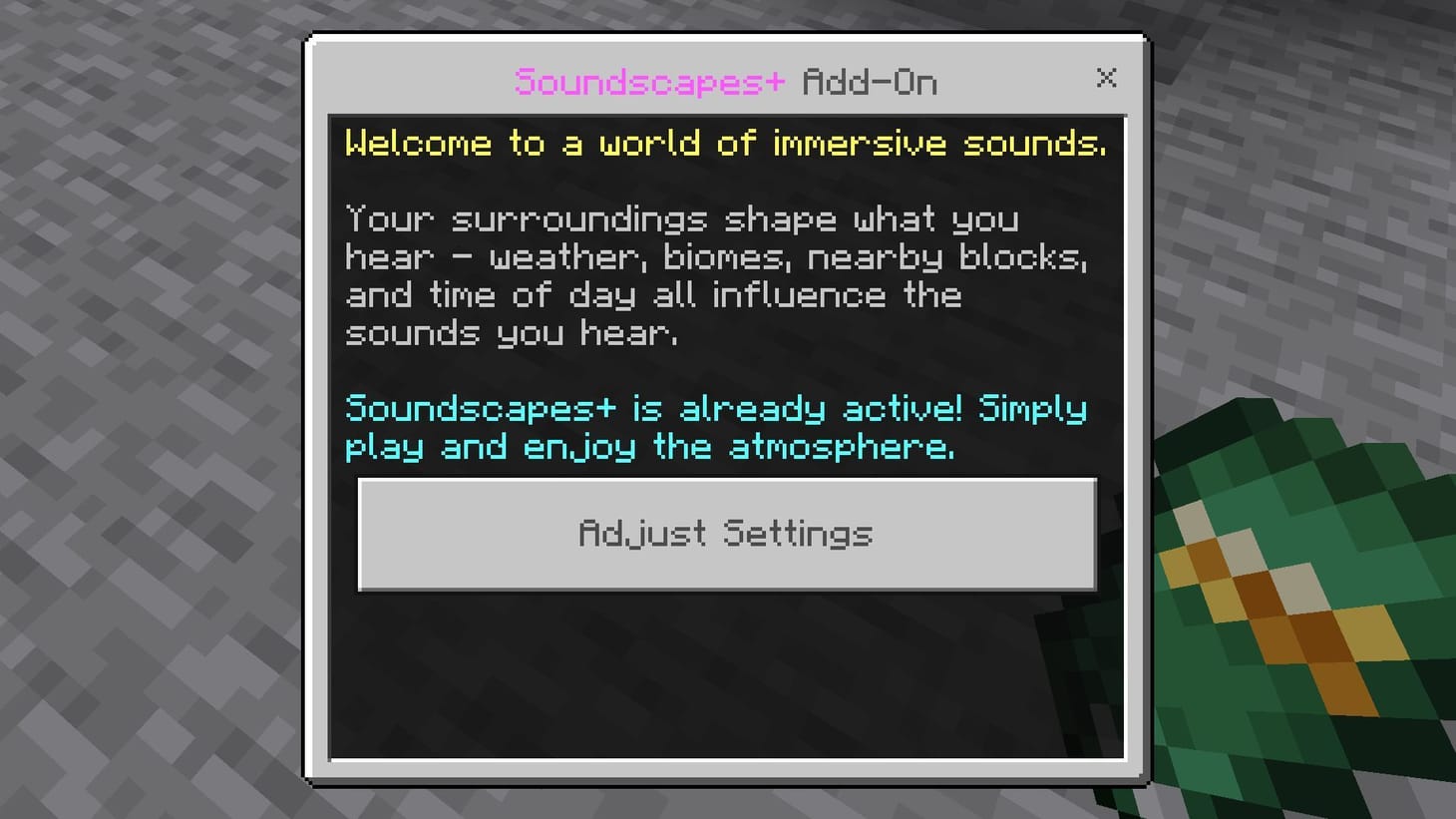Click the dark content area above the button
This screenshot has height=819, width=1456.
pos(726,369)
